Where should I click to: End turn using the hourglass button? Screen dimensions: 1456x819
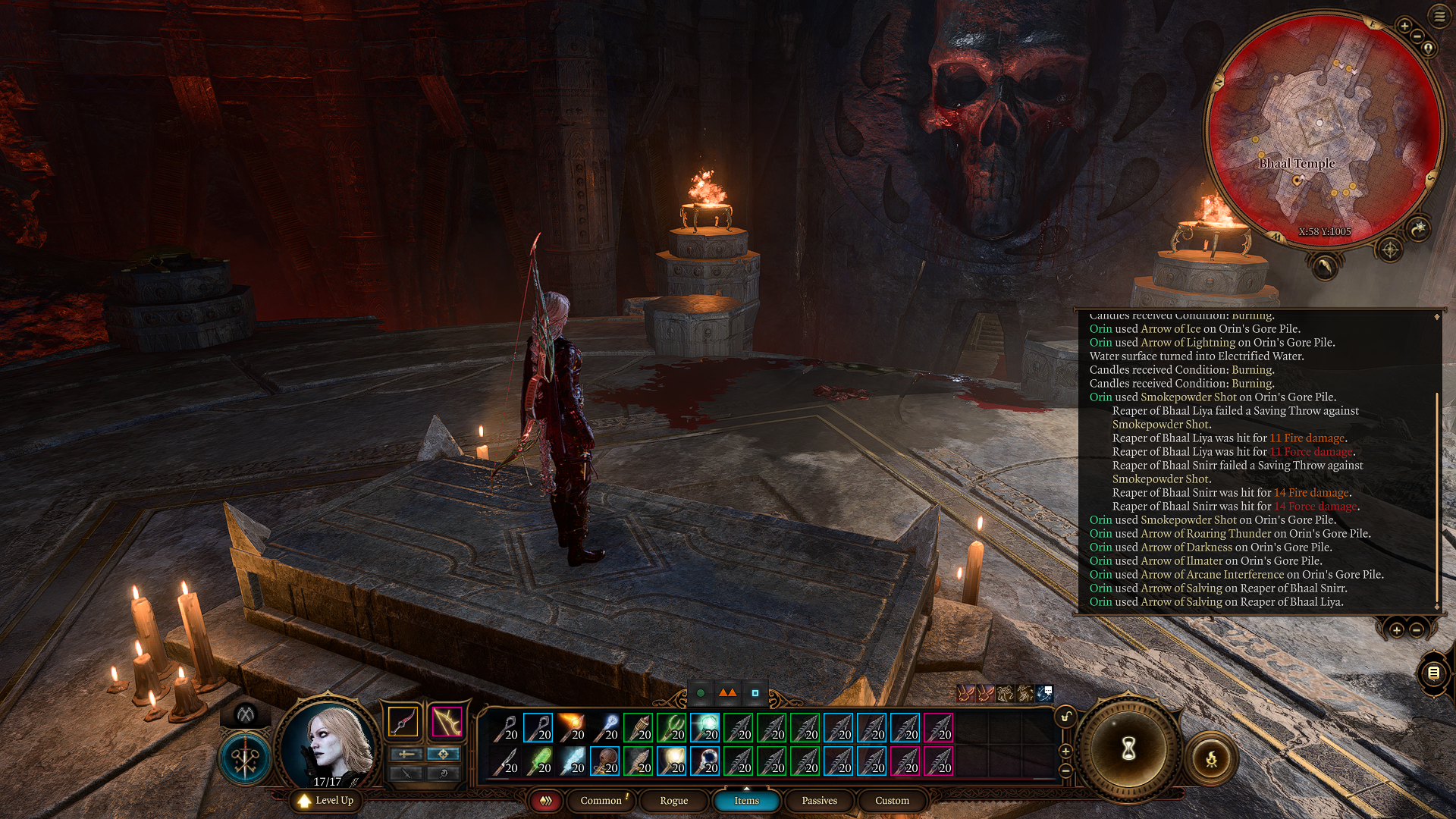[1128, 749]
